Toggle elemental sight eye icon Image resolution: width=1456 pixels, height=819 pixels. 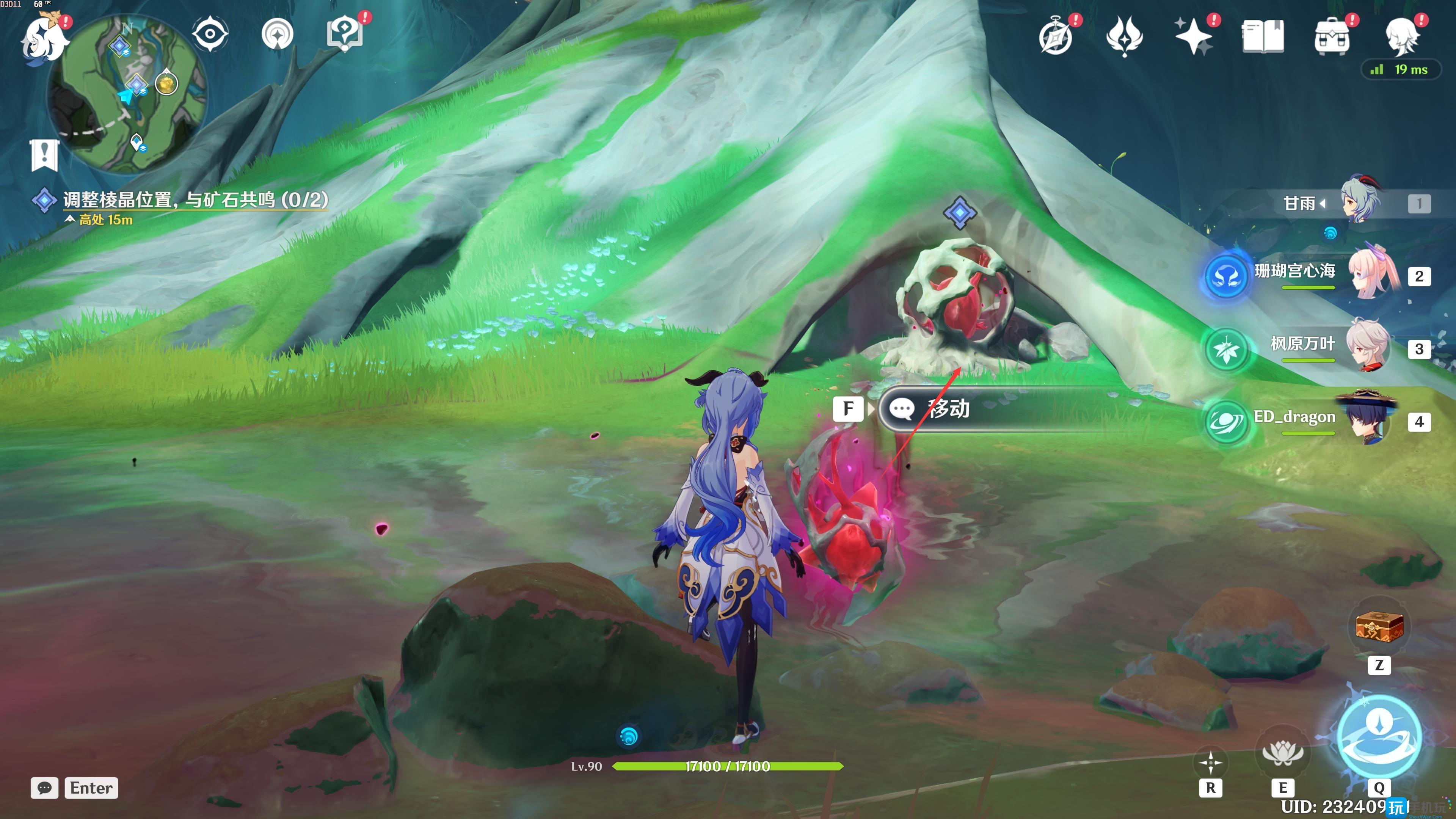[x=210, y=34]
